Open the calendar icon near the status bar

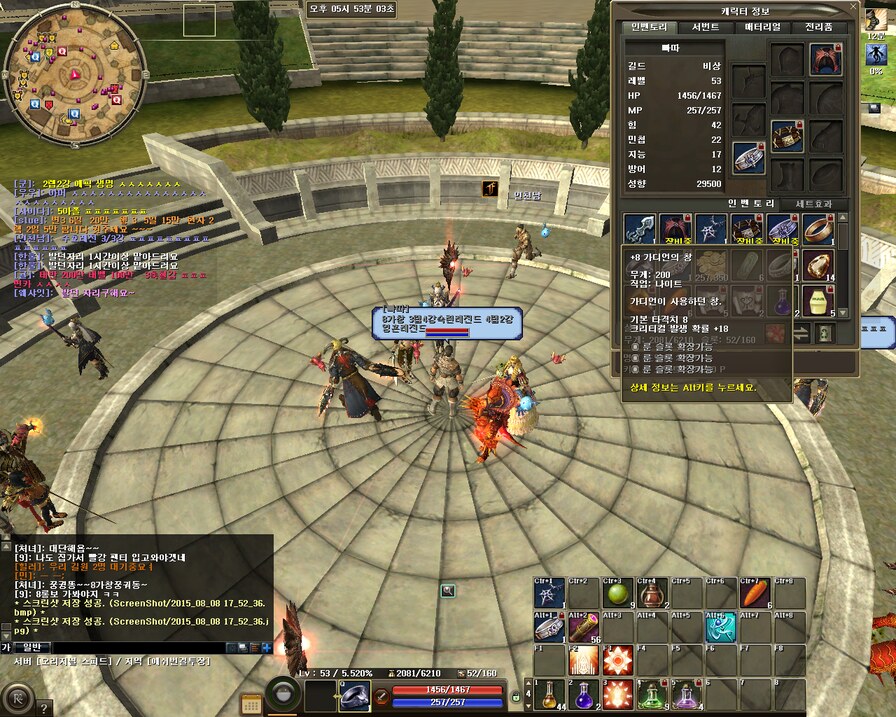(x=252, y=704)
